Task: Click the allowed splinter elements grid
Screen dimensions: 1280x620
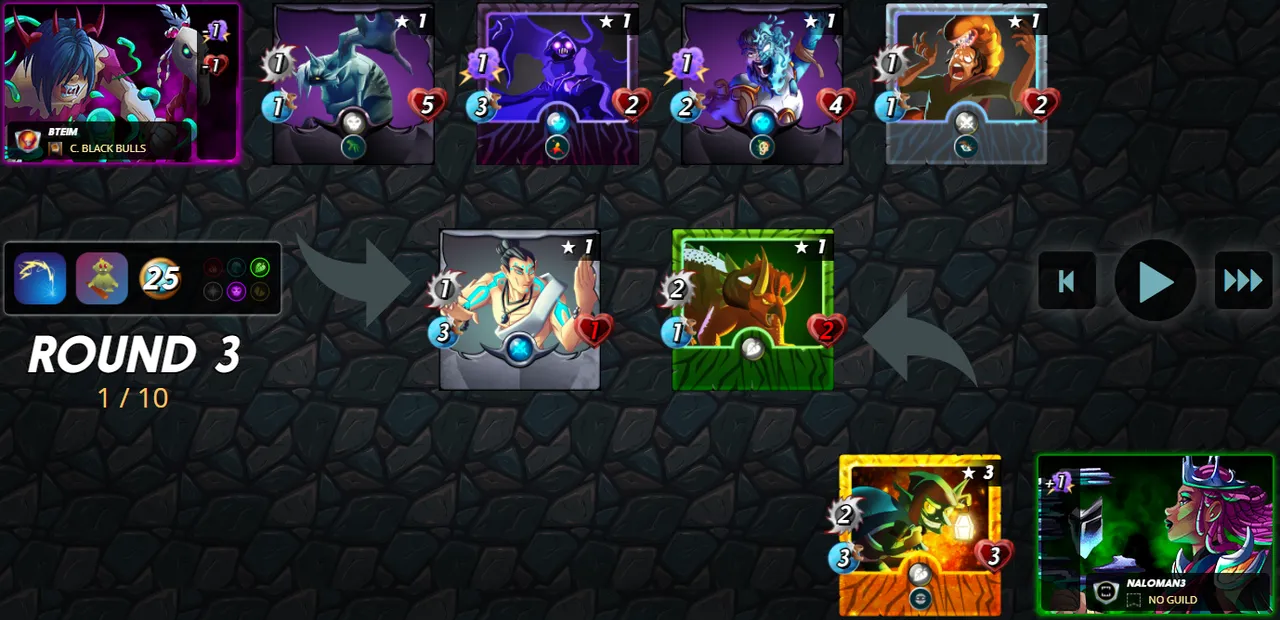Action: [x=236, y=279]
